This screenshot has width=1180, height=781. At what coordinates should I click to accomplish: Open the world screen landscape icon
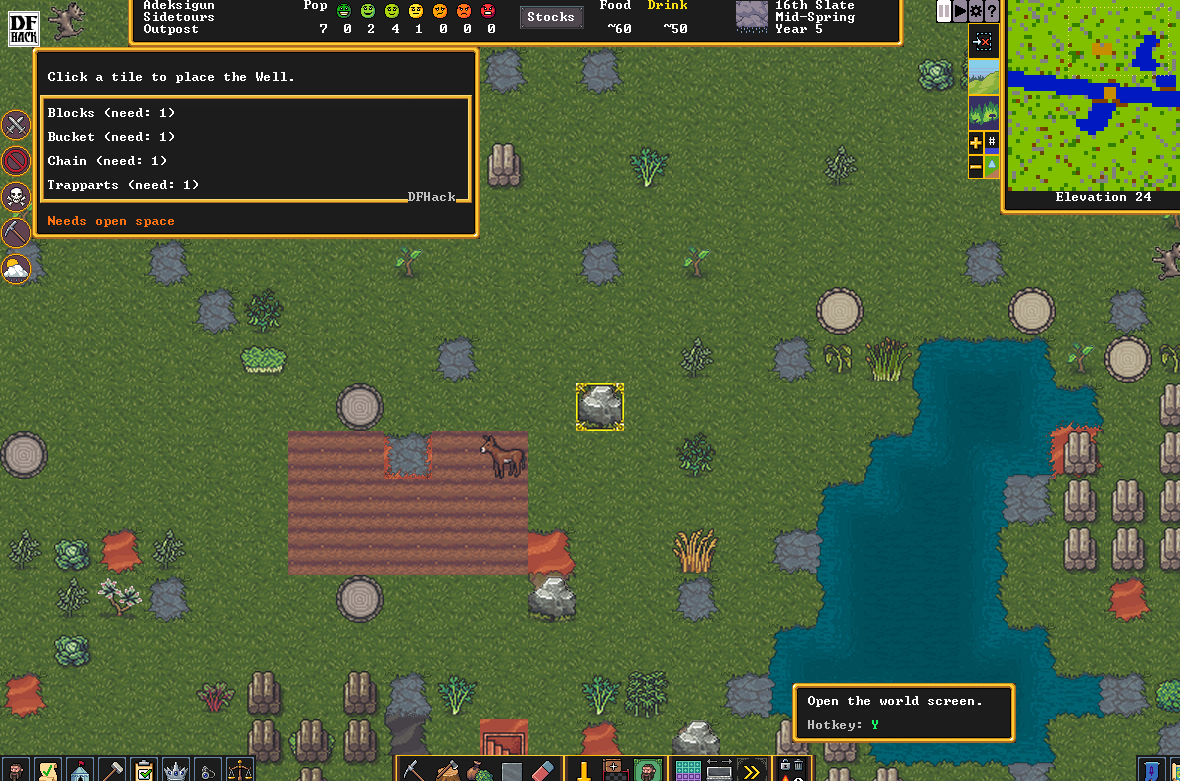984,76
